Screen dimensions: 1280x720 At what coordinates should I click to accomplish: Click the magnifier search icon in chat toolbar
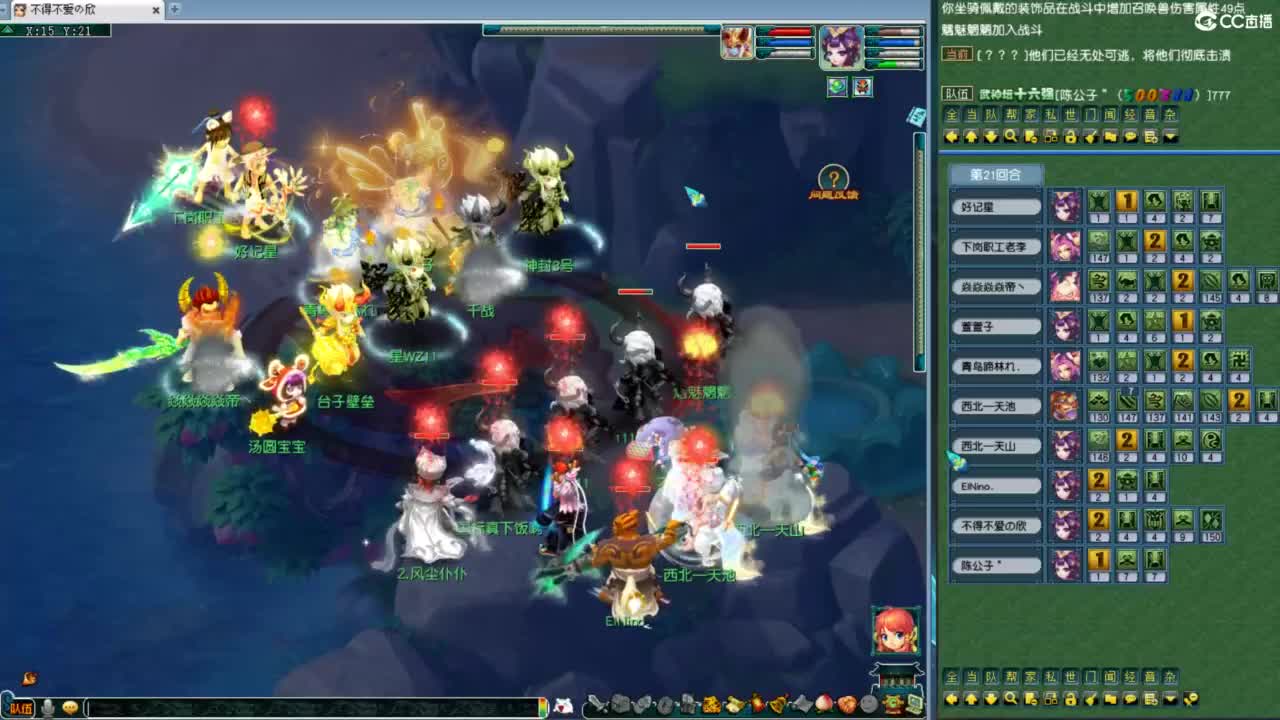point(1009,137)
